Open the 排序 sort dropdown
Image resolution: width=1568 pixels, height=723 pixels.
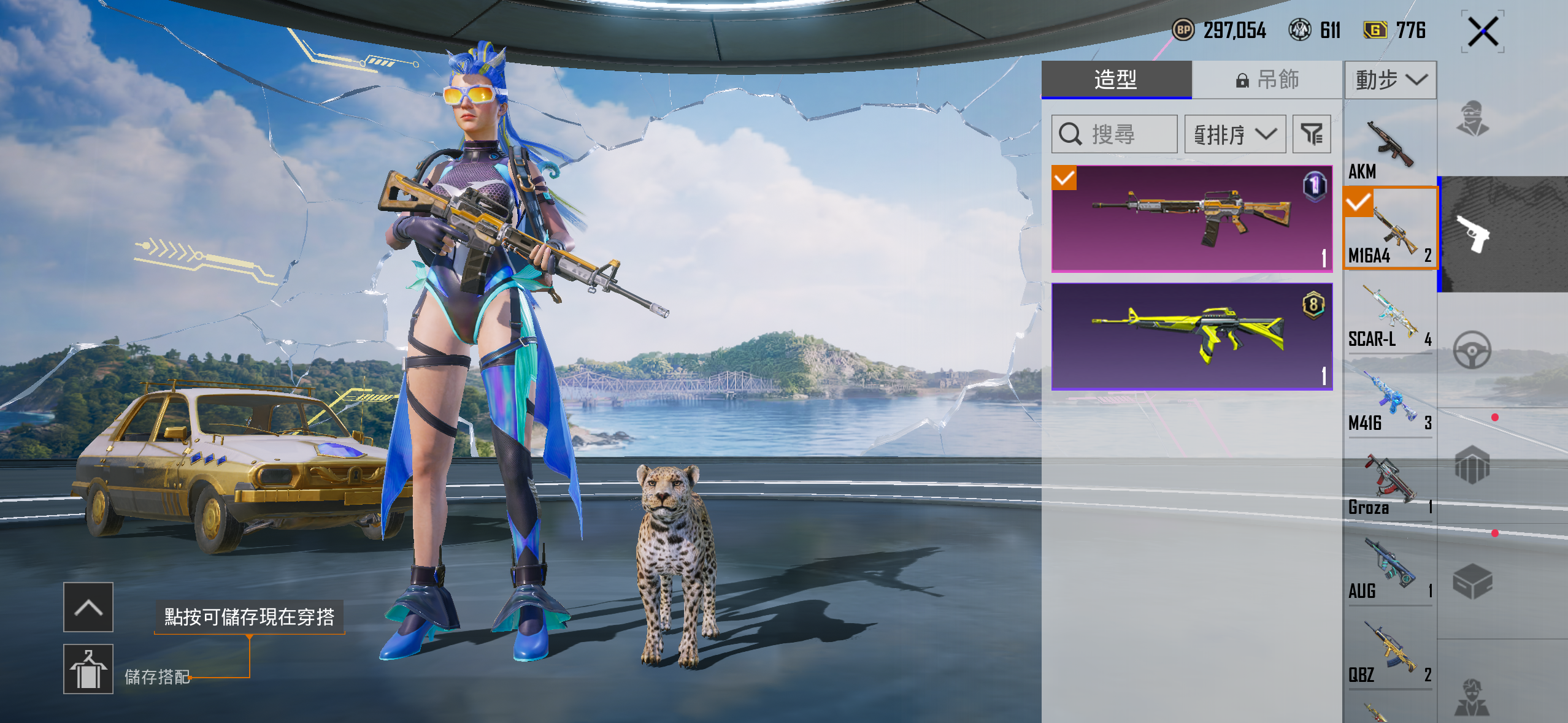(x=1235, y=134)
